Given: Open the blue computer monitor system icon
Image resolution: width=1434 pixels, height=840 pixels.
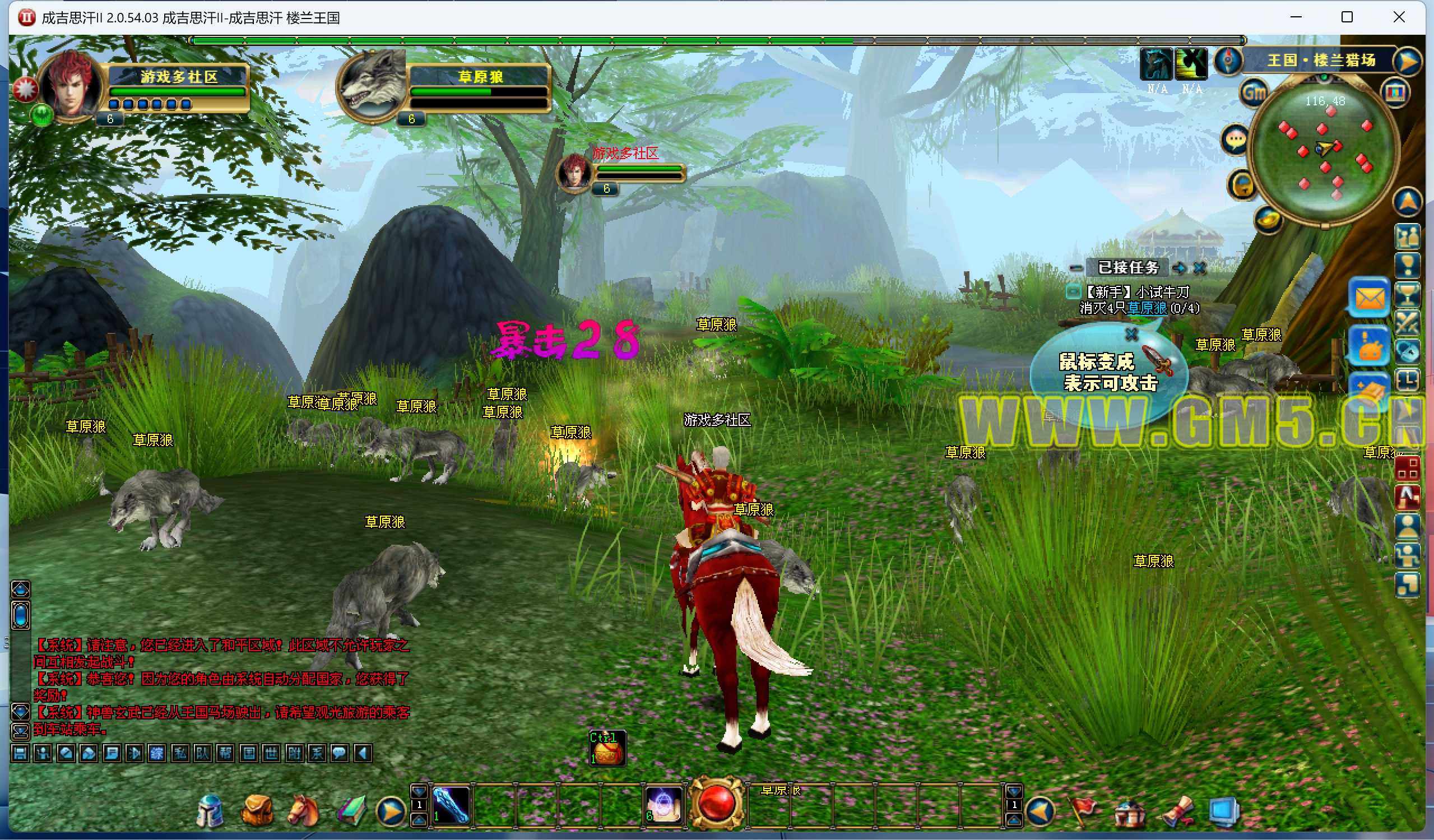Looking at the screenshot, I should click(x=1224, y=811).
